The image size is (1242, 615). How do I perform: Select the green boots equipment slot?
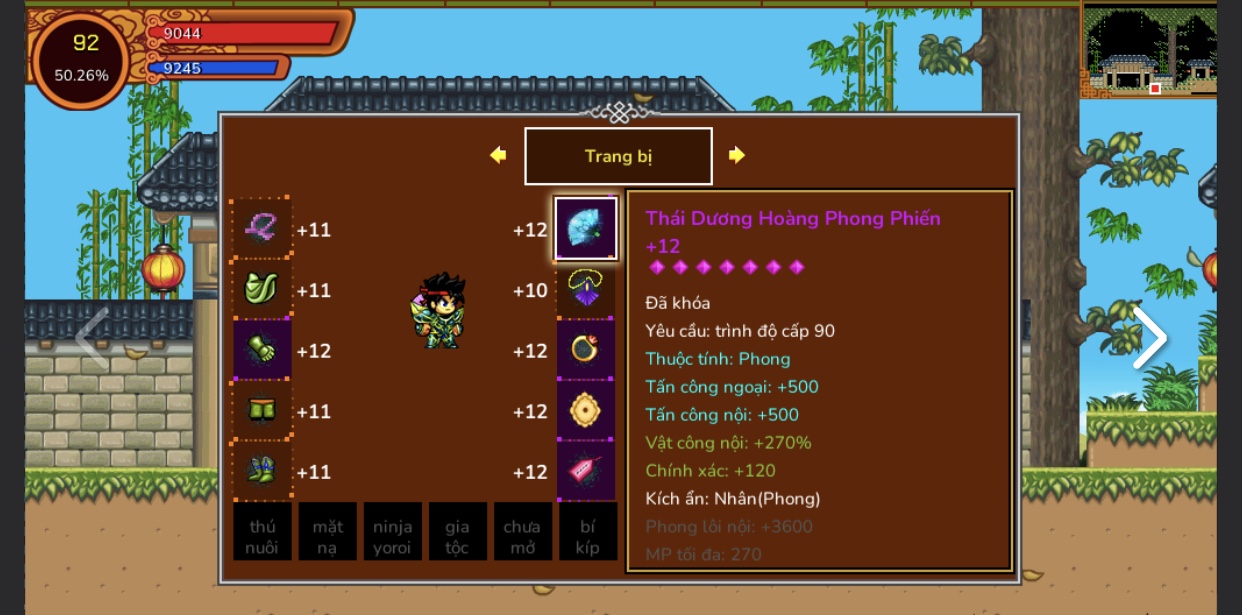click(x=262, y=471)
